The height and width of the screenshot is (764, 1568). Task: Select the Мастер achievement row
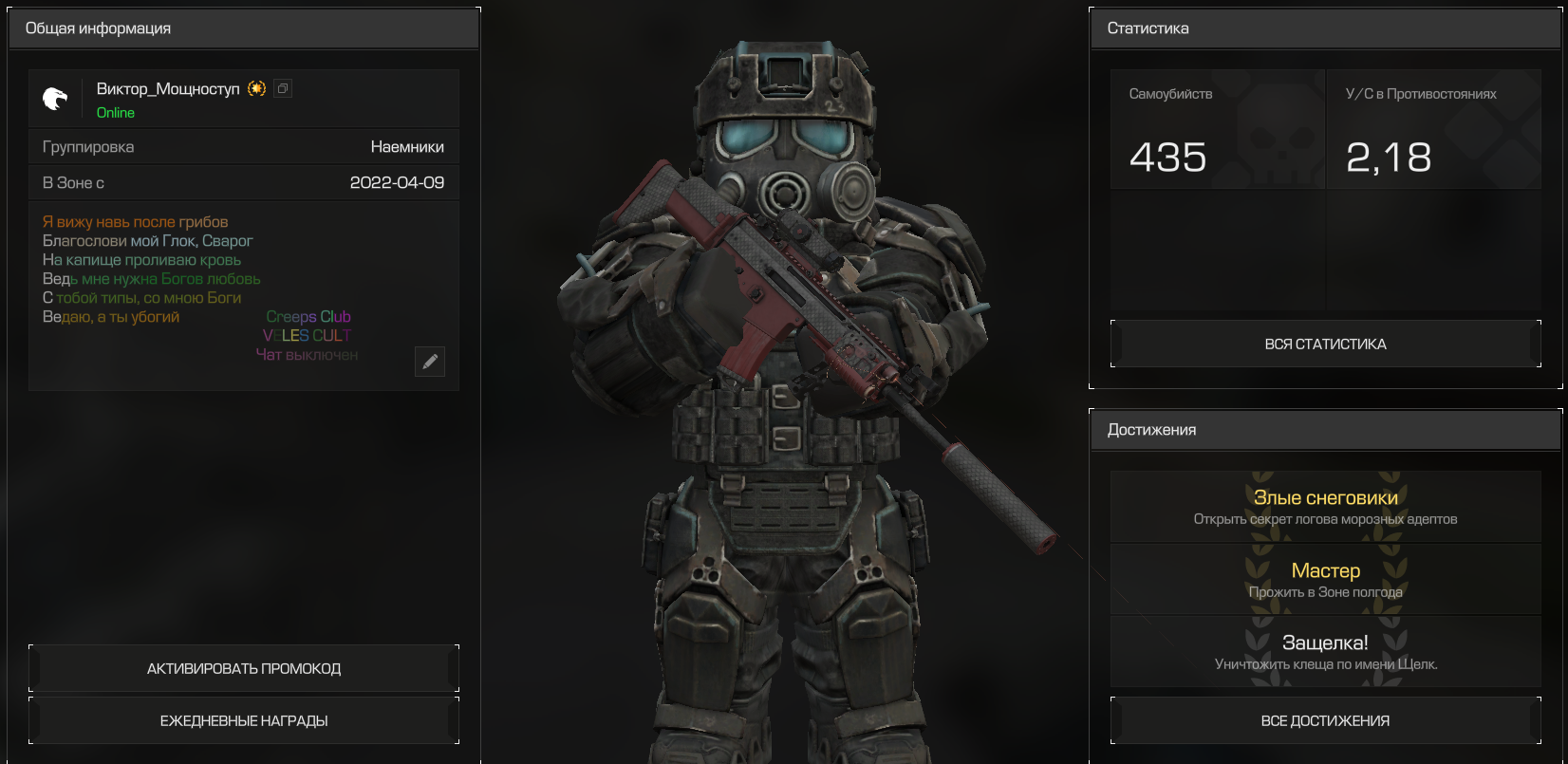coord(1325,580)
